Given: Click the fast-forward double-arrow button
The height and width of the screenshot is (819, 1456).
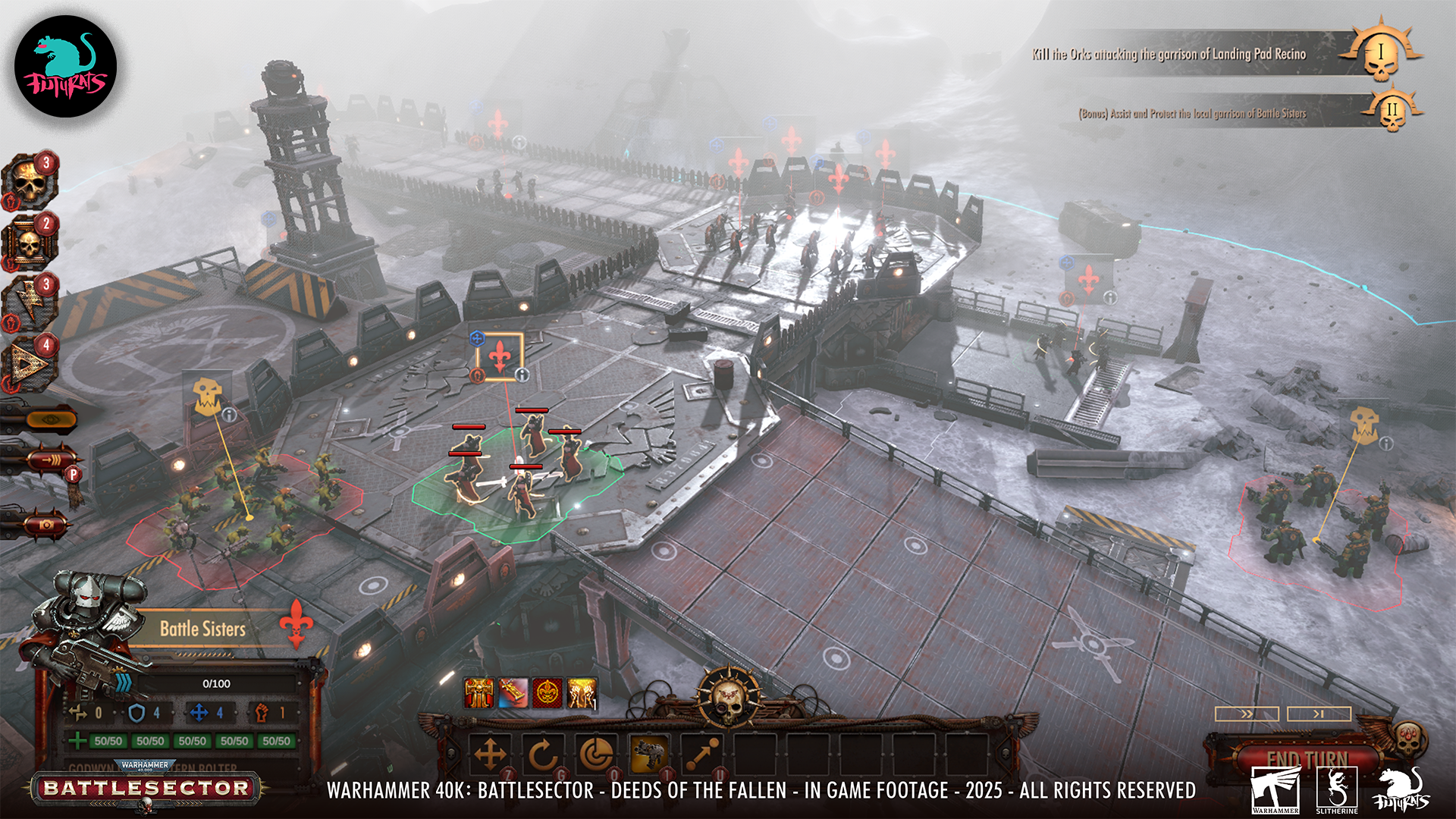Looking at the screenshot, I should point(1247,714).
